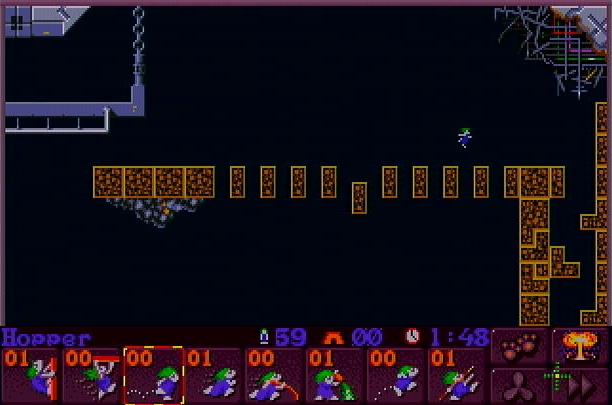Select the climber skill with red pole
This screenshot has height=405, width=612.
click(x=31, y=376)
